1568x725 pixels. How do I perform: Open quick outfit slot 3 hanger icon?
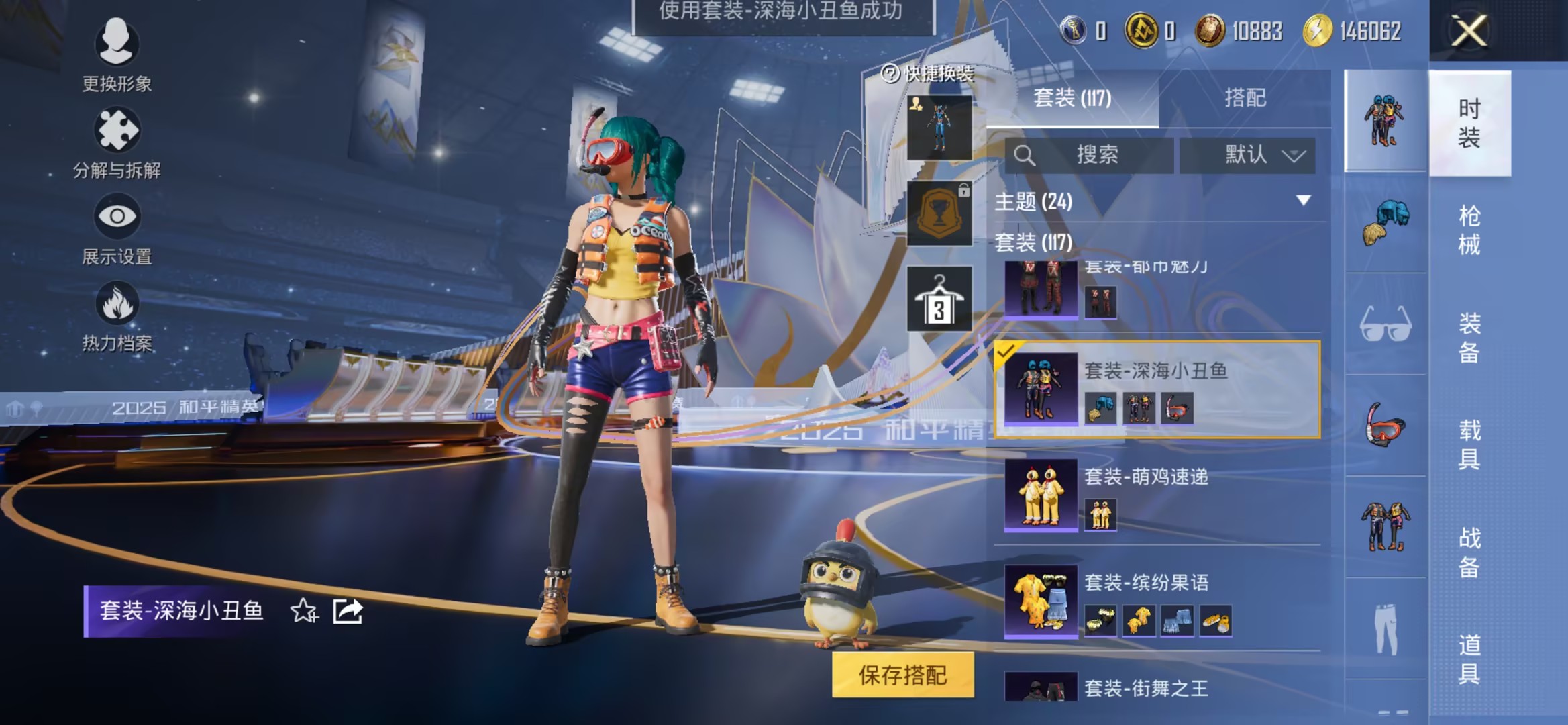click(x=940, y=297)
